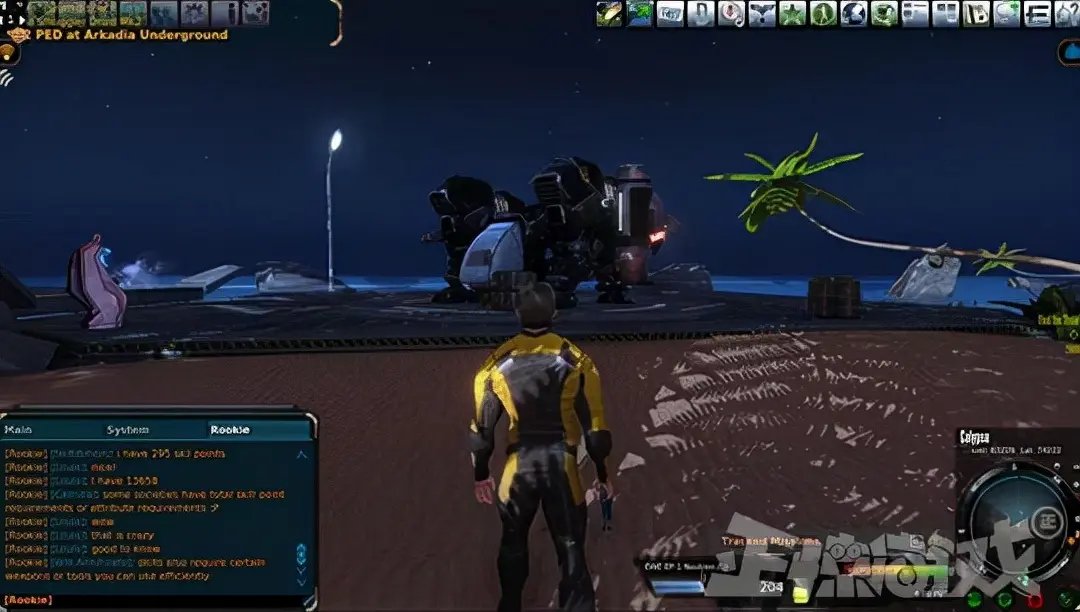
Task: Click the green walking person icon
Action: point(823,13)
